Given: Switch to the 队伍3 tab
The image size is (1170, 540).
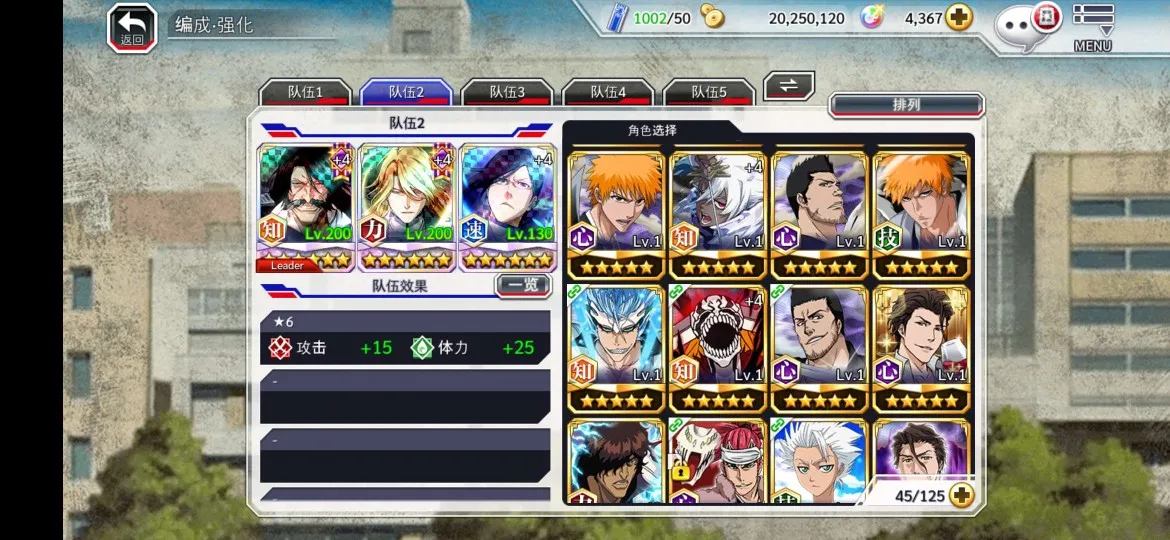Looking at the screenshot, I should point(507,92).
